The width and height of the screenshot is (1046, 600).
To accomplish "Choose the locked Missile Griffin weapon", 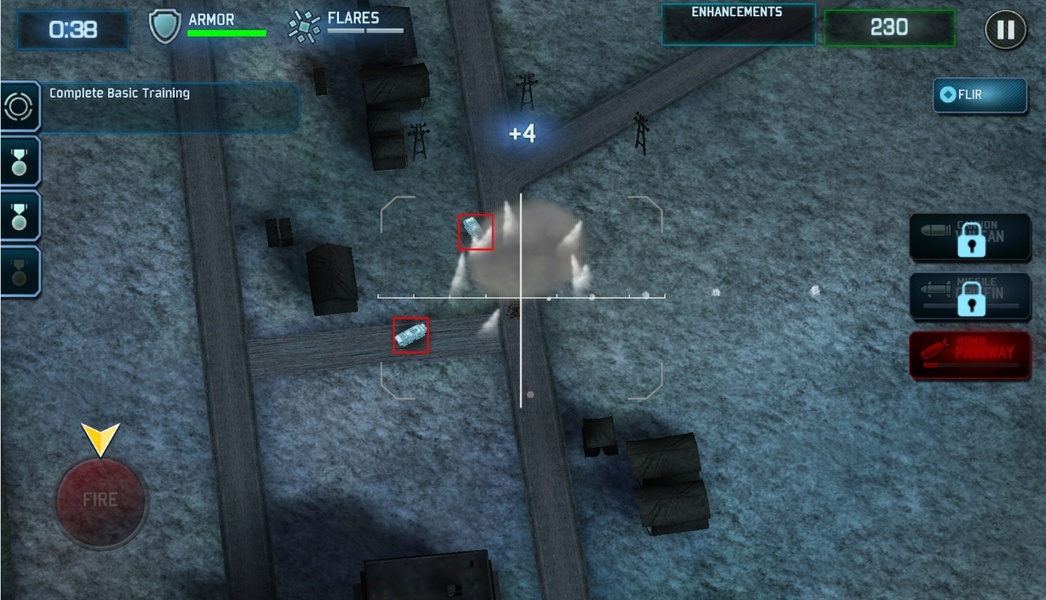I will [x=969, y=297].
